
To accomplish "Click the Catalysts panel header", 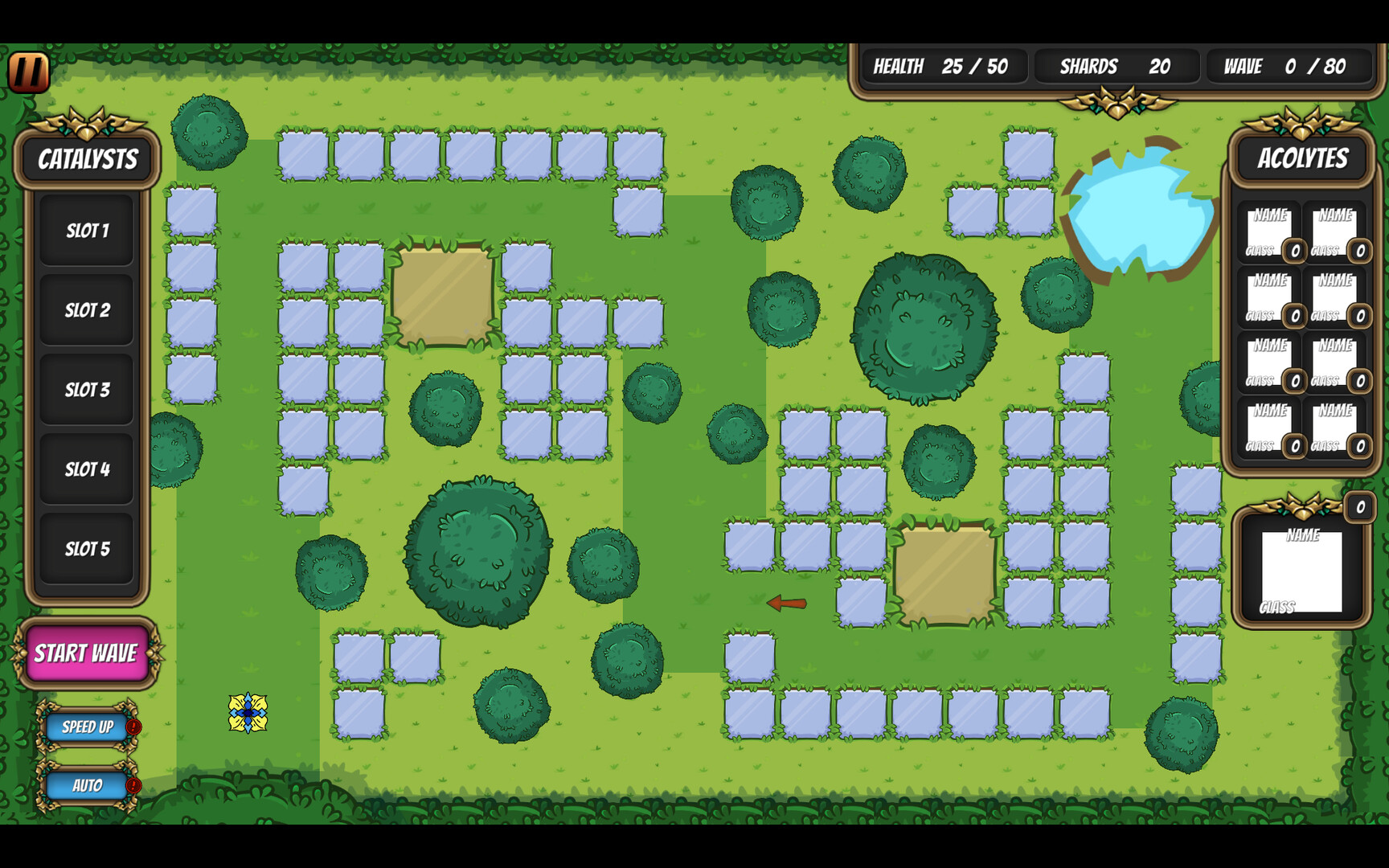I will pyautogui.click(x=86, y=160).
